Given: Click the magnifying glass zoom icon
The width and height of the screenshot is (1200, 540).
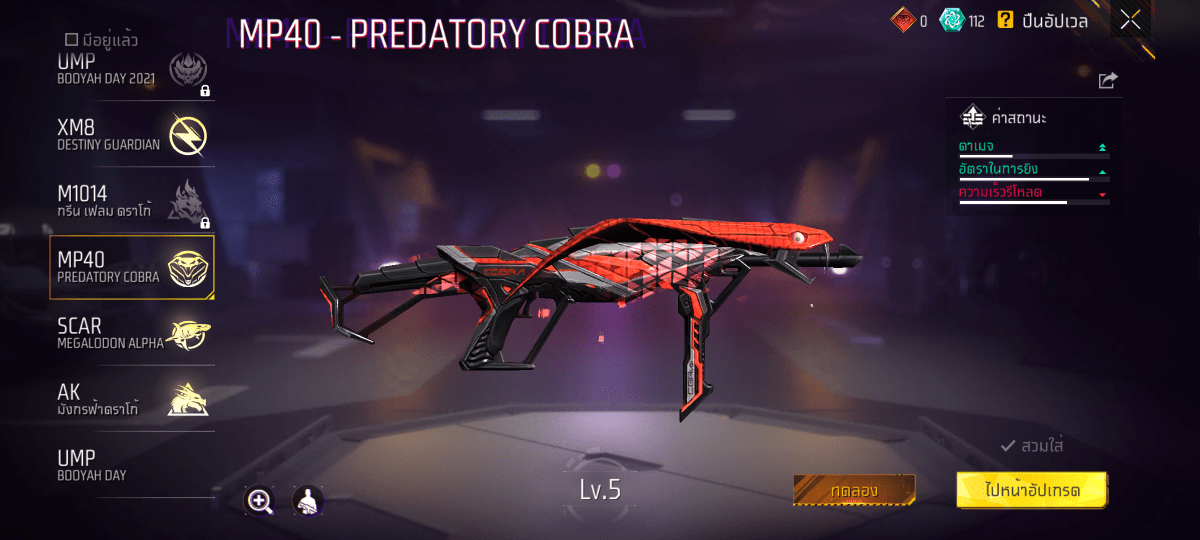Looking at the screenshot, I should click(260, 501).
